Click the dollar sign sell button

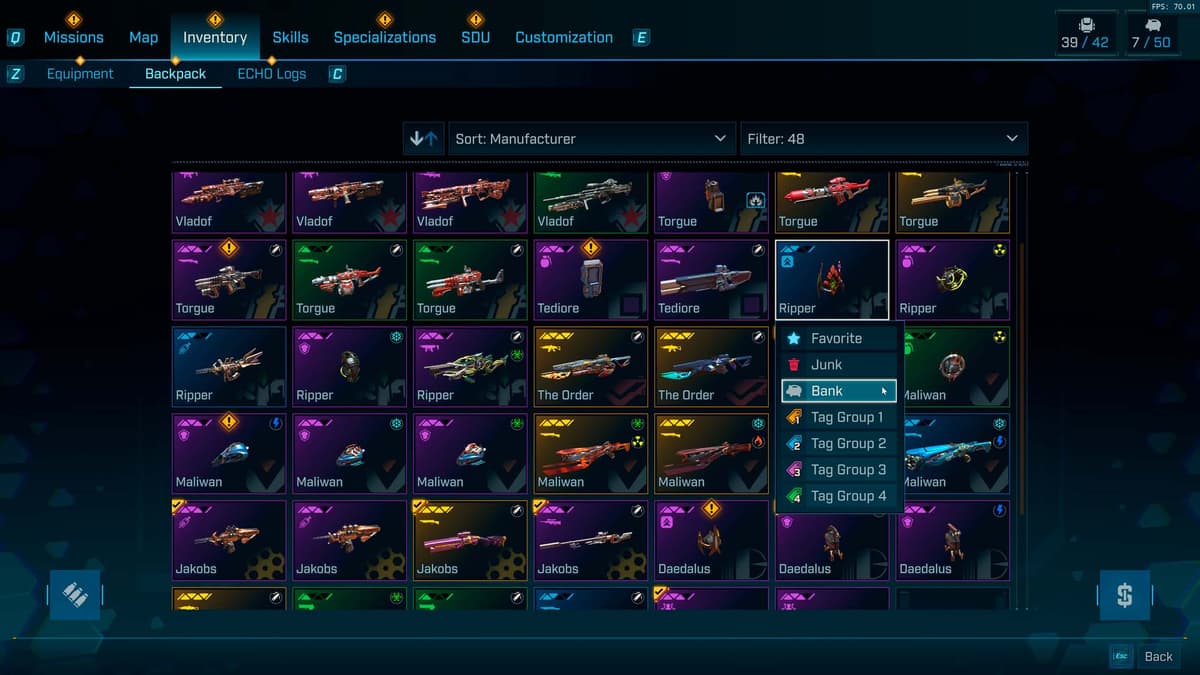click(x=1124, y=596)
